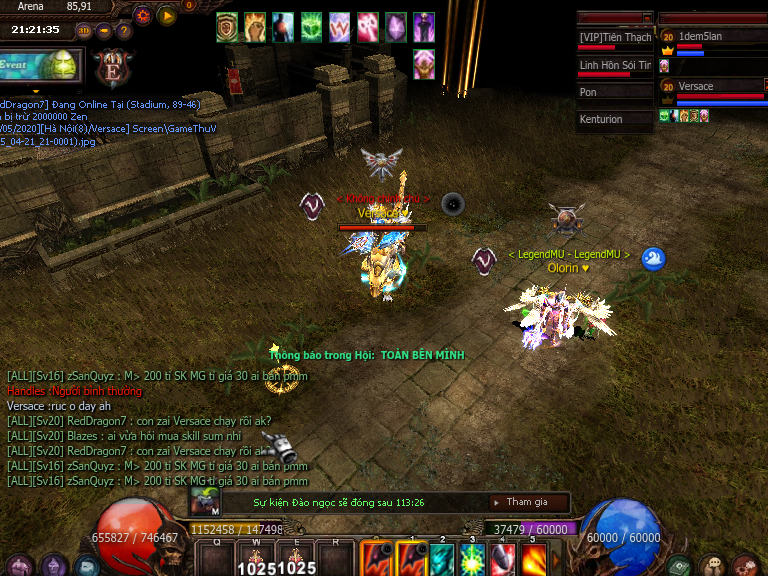The height and width of the screenshot is (576, 768).
Task: Select the purple crystal buff icon
Action: click(x=396, y=26)
